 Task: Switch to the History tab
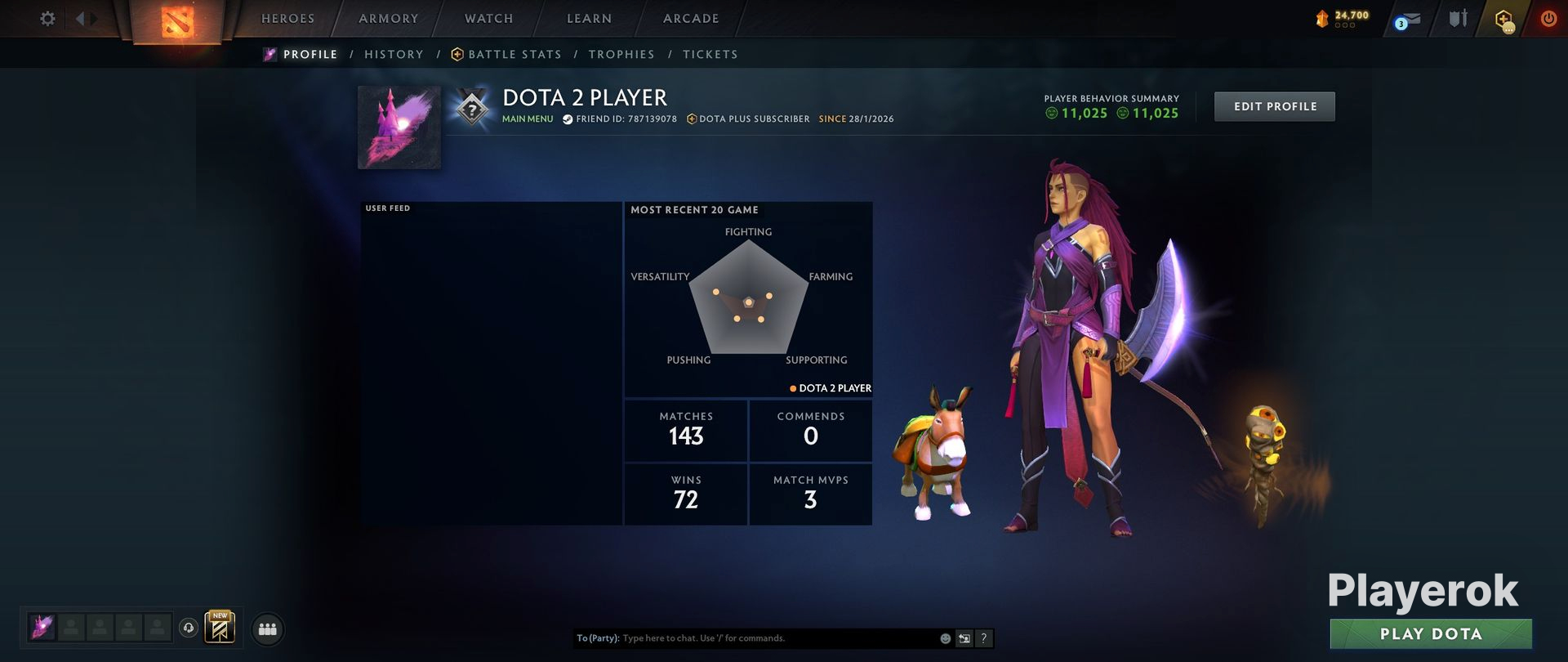click(x=394, y=55)
